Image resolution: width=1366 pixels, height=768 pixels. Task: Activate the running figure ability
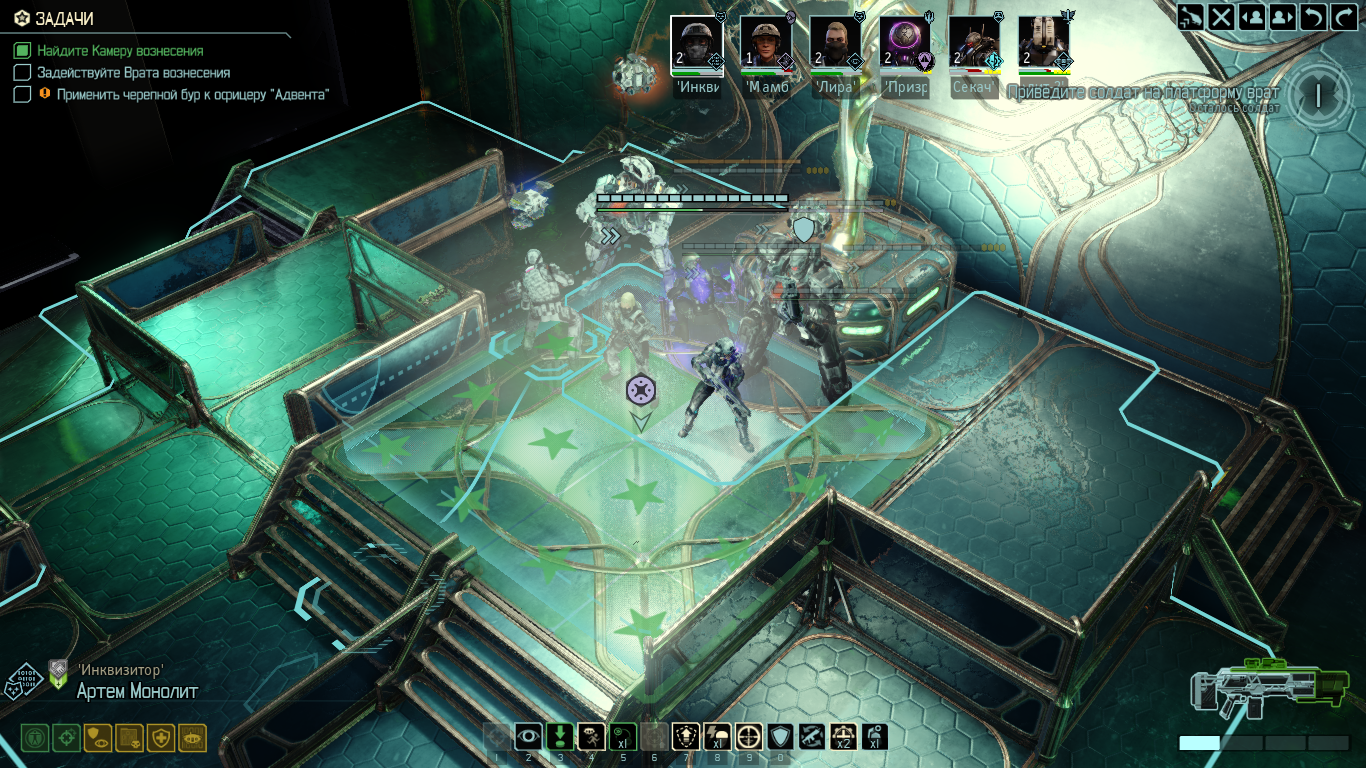pyautogui.click(x=591, y=737)
